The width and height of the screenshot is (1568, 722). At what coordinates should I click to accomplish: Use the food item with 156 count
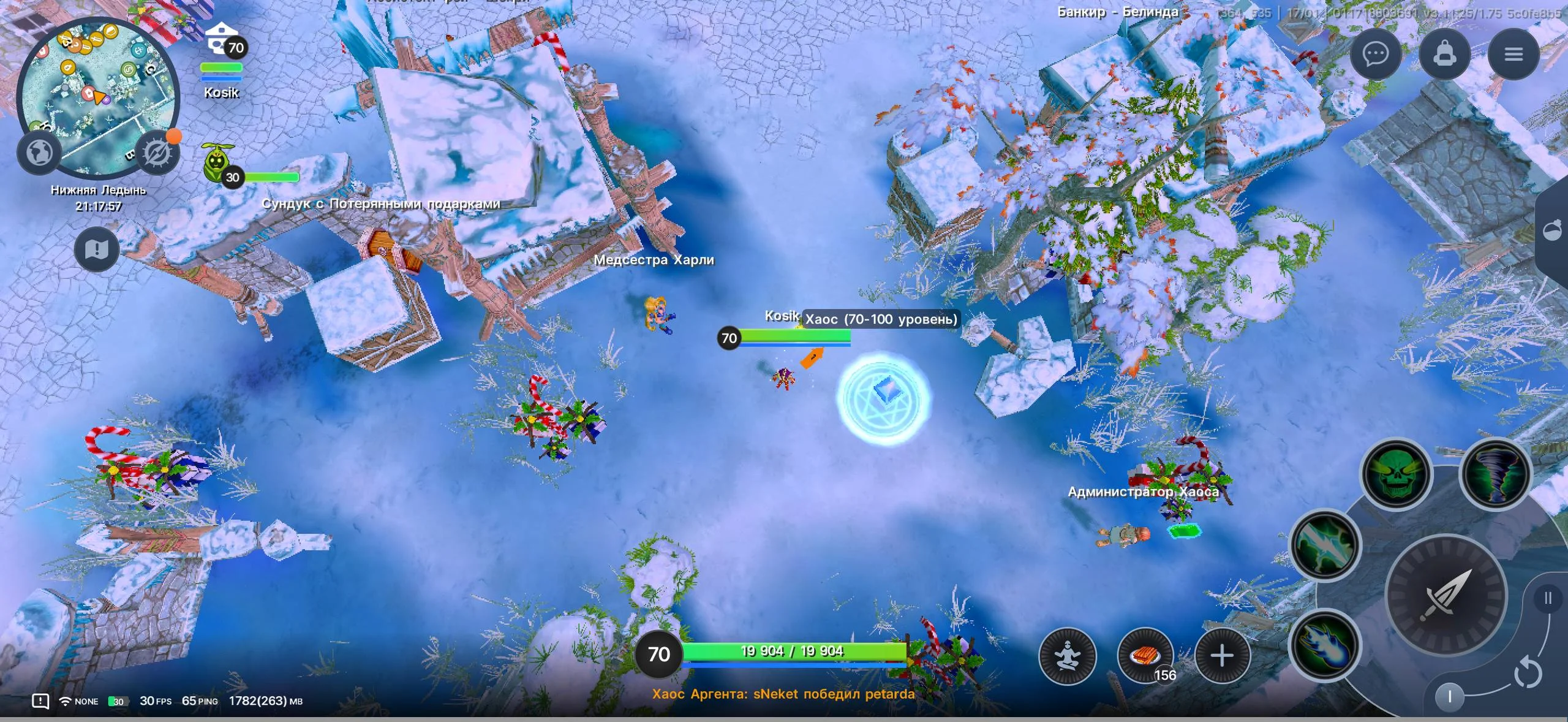[1145, 656]
